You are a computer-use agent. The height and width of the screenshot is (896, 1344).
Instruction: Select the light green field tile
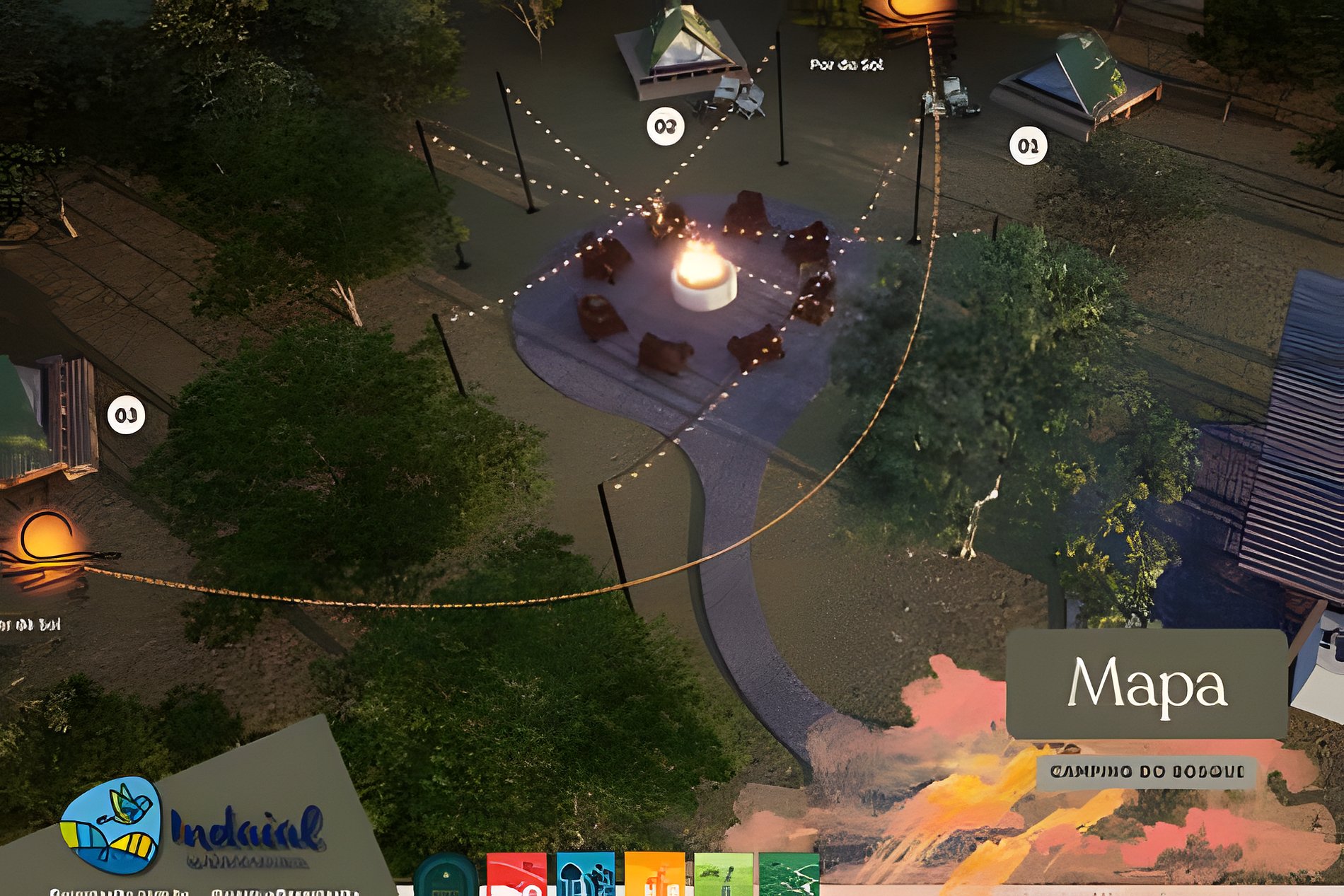pyautogui.click(x=723, y=875)
